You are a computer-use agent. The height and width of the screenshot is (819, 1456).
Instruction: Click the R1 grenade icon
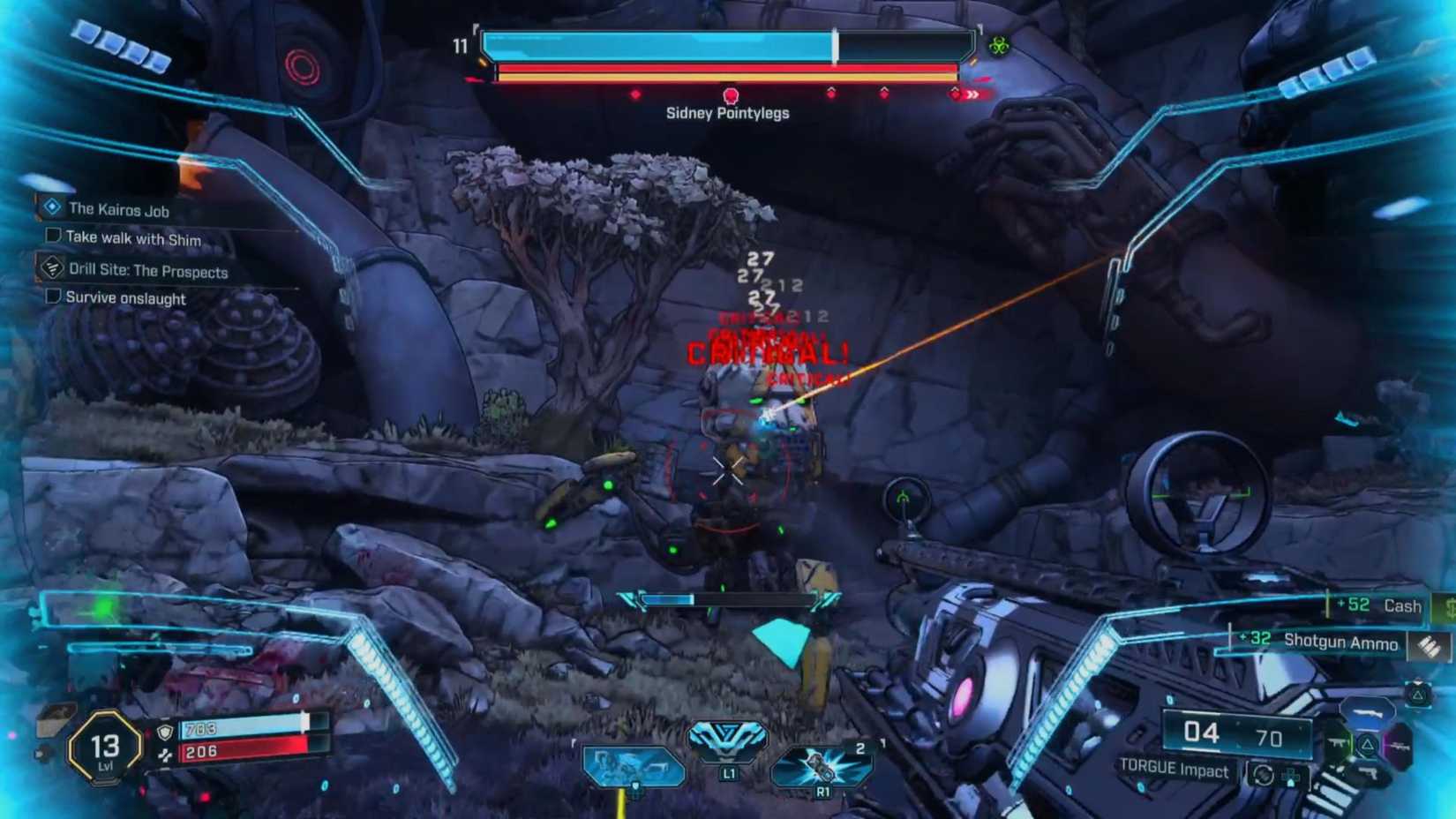(821, 768)
